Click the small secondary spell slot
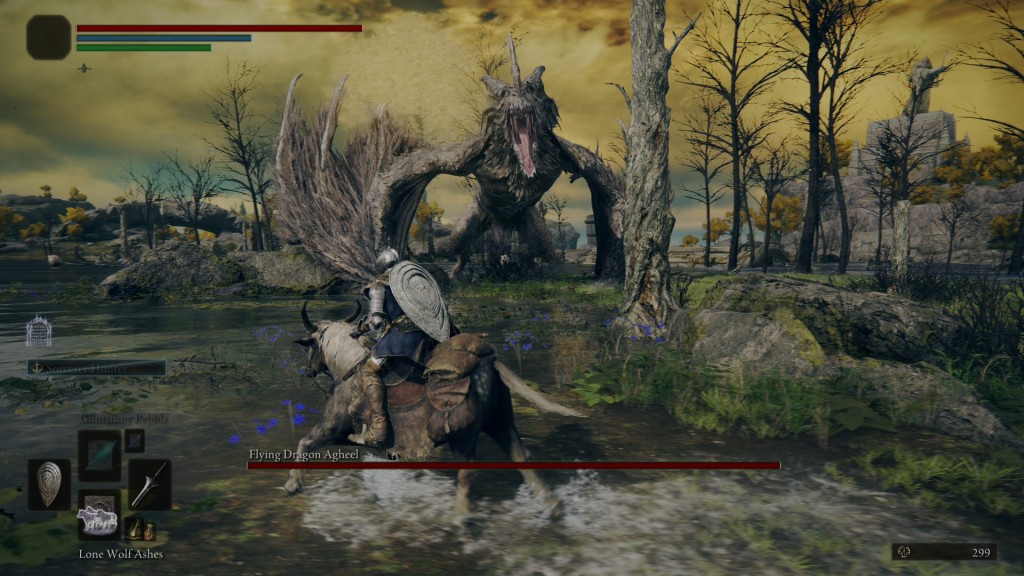Viewport: 1024px width, 576px height. [x=134, y=440]
